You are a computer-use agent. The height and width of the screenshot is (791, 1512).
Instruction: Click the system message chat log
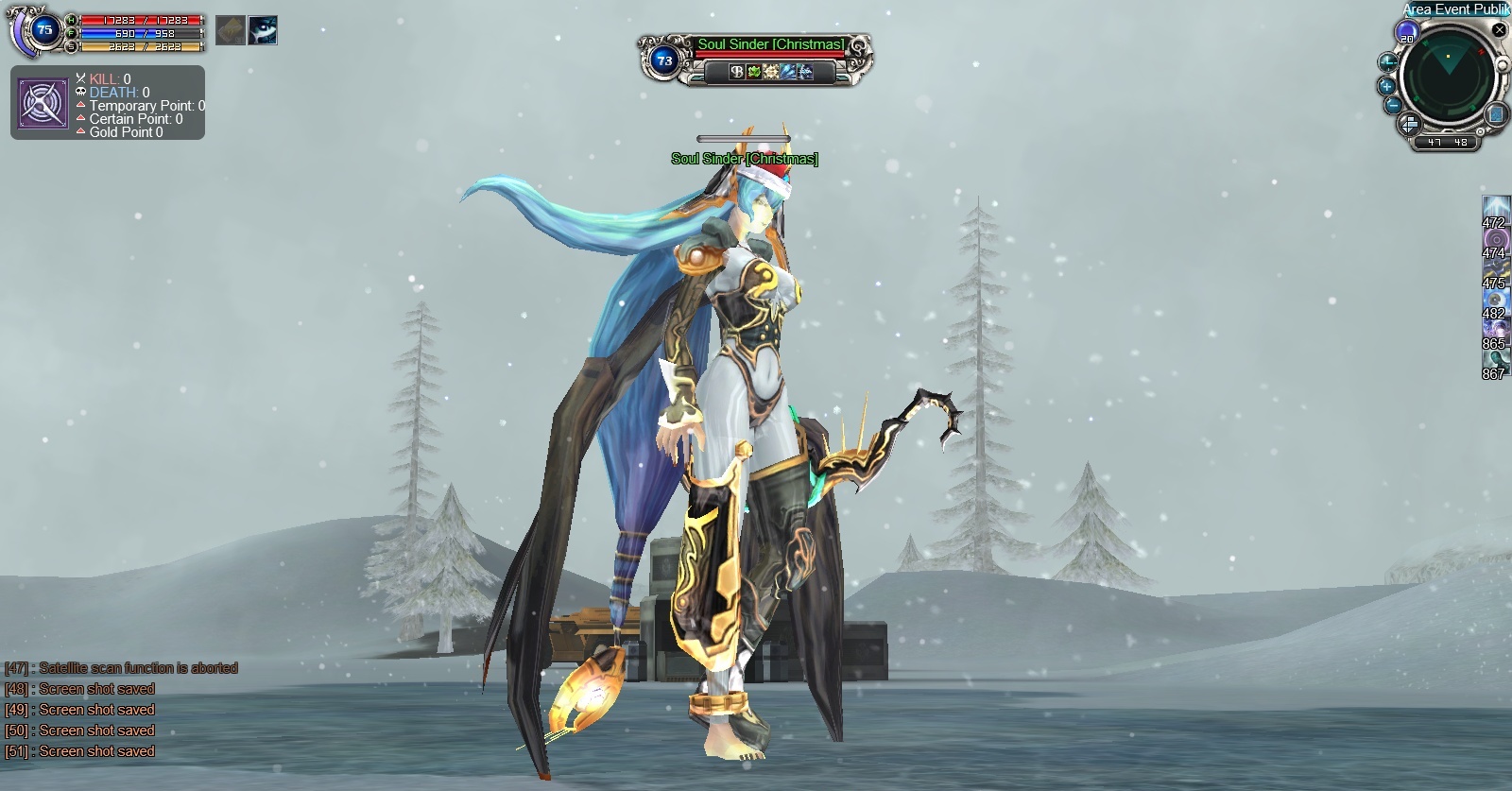pyautogui.click(x=121, y=710)
